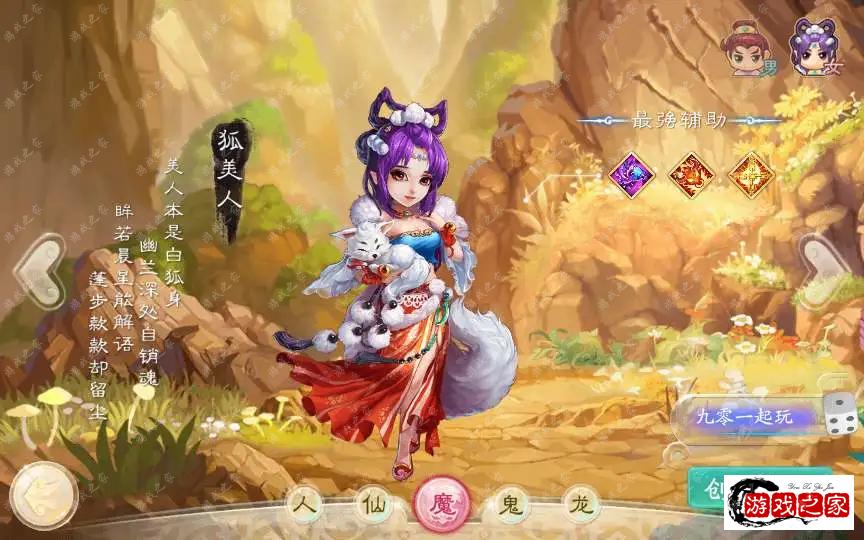Click the name field reading 九零一起玩

coord(744,416)
